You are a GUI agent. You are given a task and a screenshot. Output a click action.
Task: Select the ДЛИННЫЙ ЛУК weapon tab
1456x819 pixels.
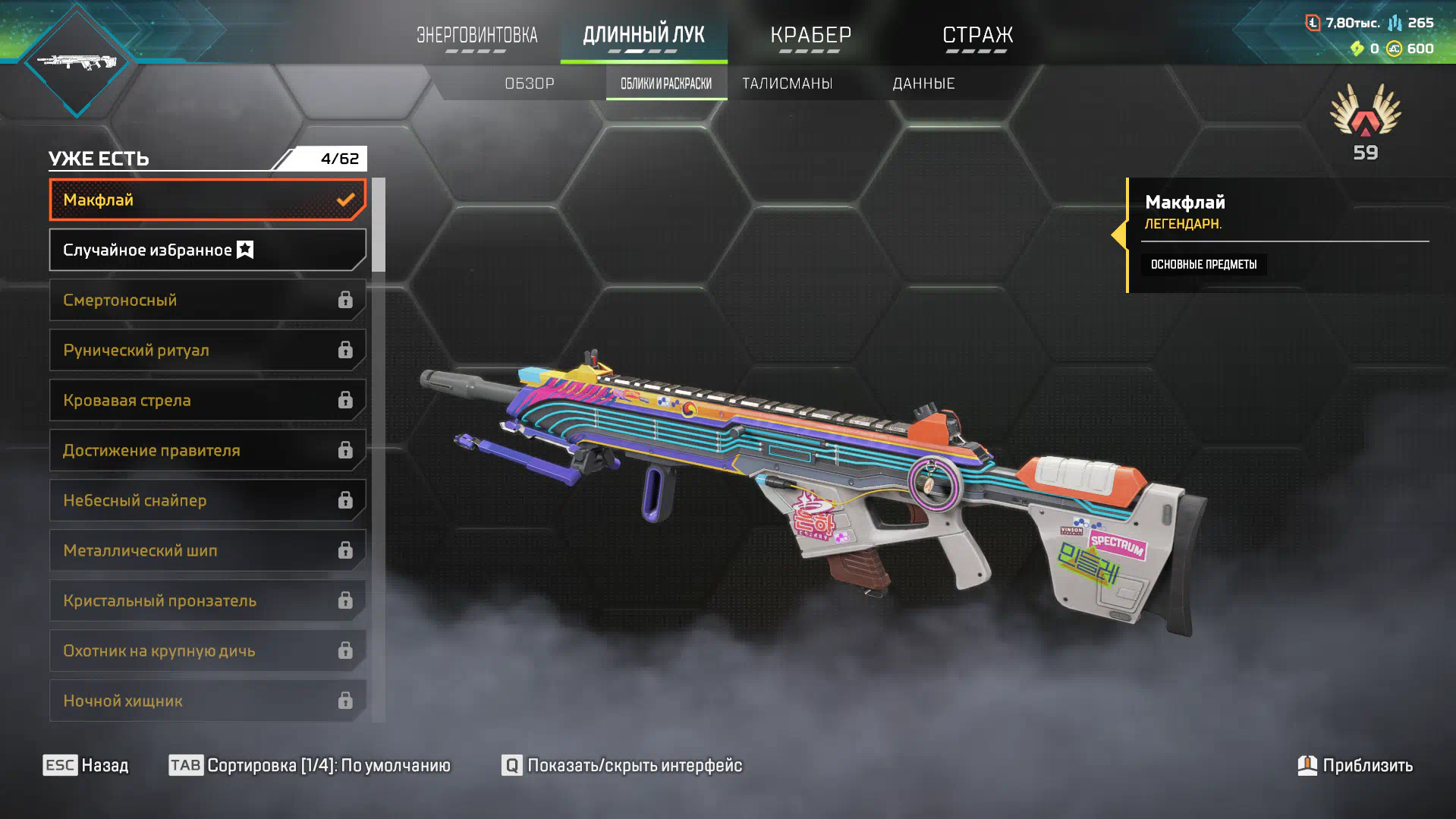(643, 36)
